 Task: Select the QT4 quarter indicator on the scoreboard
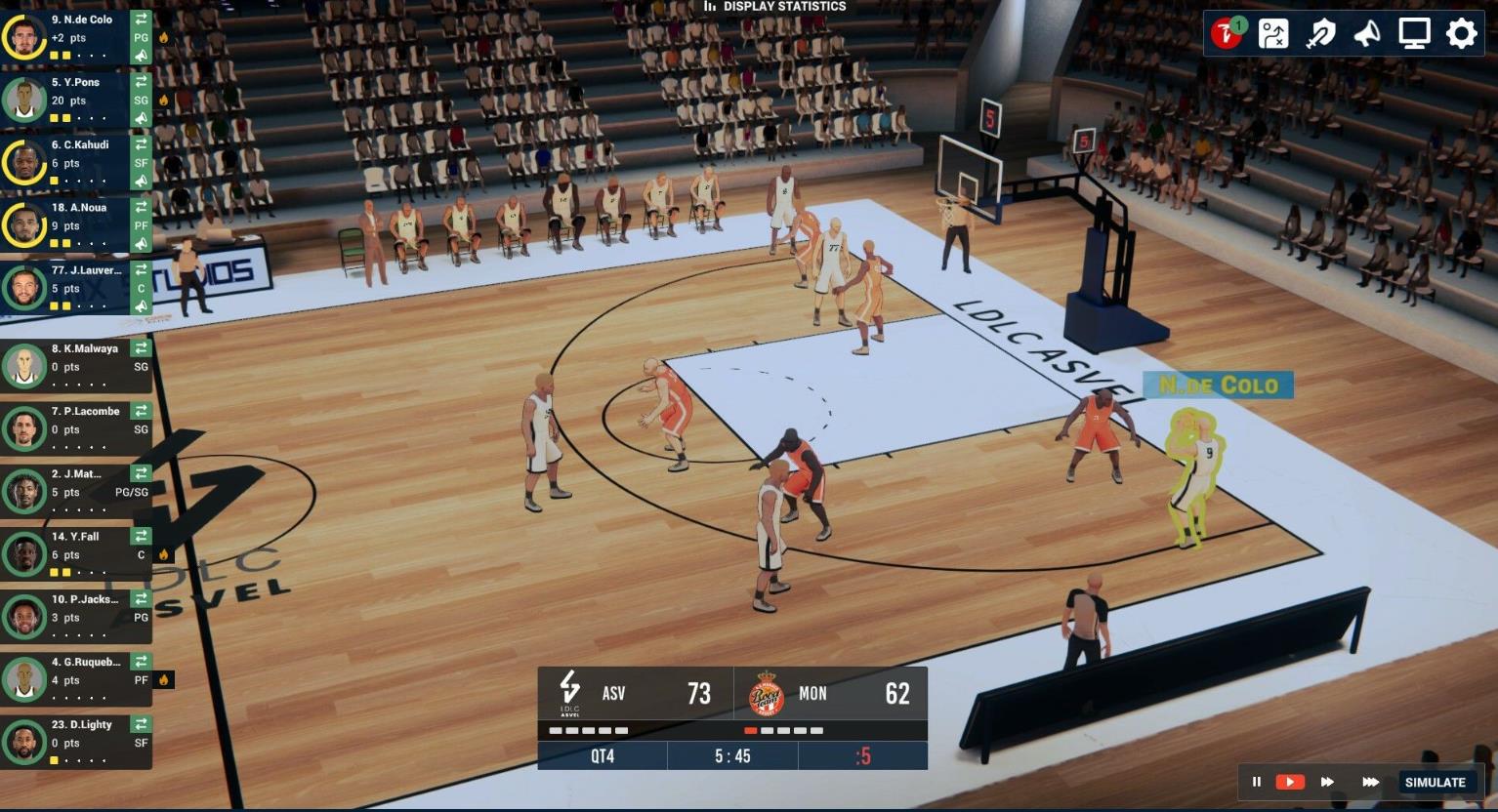click(x=601, y=754)
